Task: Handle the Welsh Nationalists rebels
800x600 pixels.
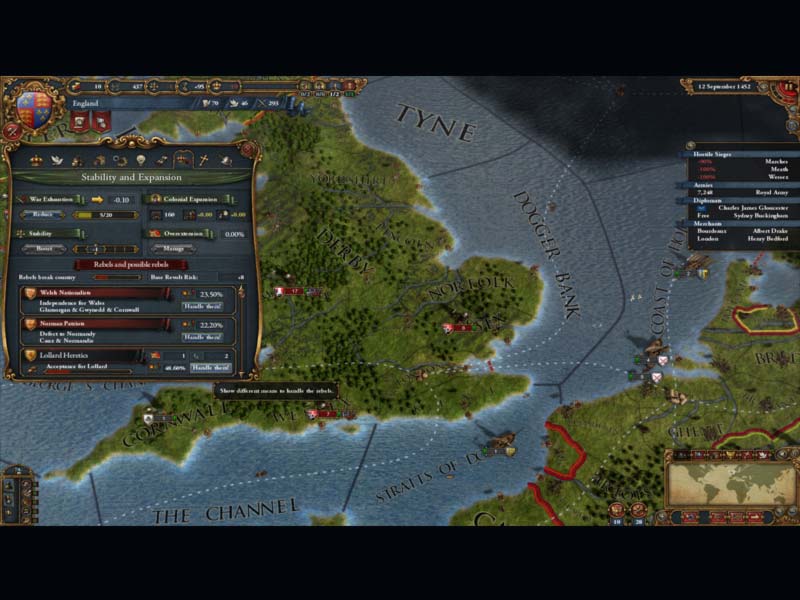Action: coord(202,307)
